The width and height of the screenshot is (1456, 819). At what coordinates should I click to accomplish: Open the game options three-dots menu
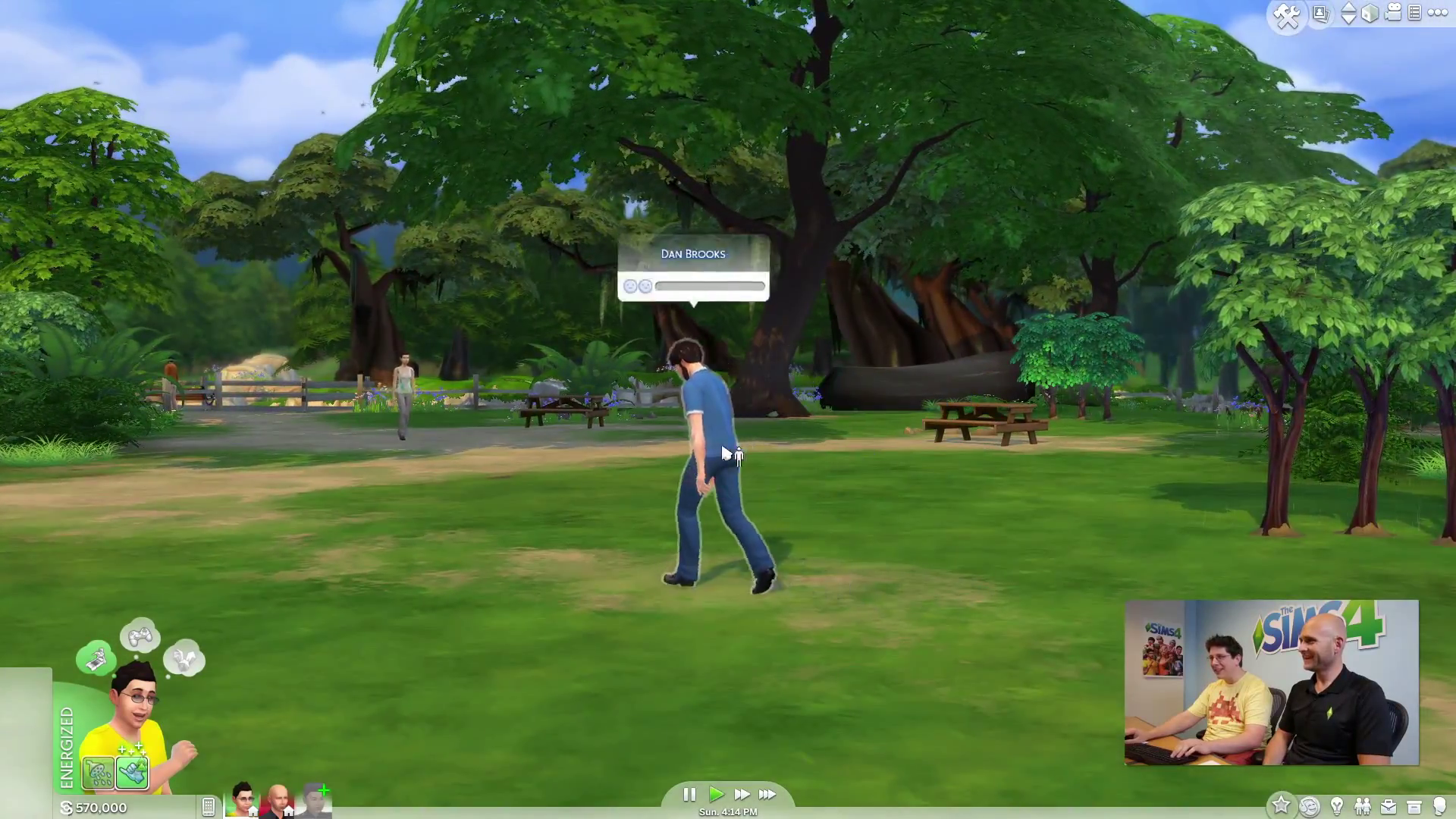[1437, 13]
